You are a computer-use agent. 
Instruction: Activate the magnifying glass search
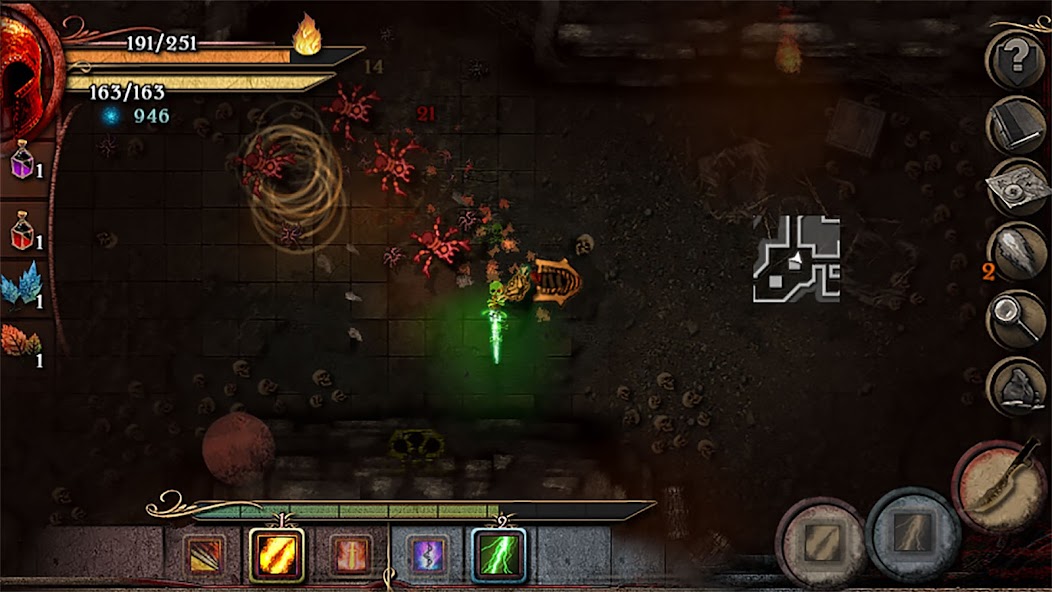[x=1016, y=319]
